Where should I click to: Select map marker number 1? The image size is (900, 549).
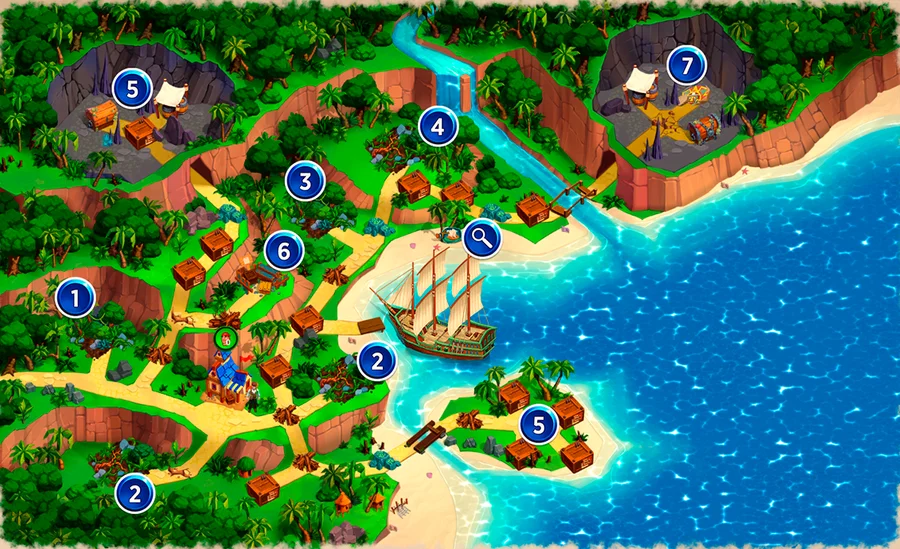point(74,297)
